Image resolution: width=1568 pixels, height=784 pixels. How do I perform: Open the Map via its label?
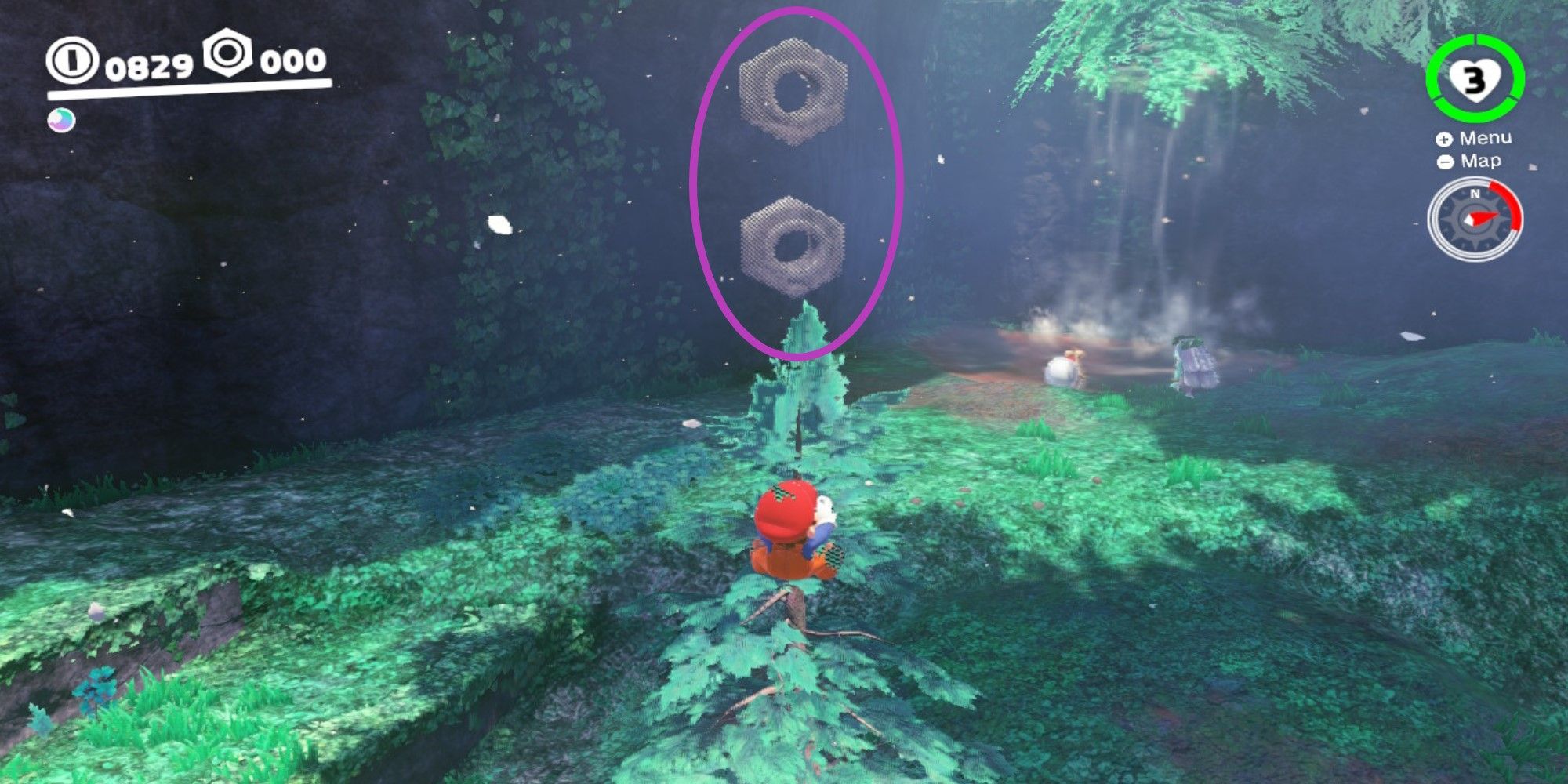coord(1482,161)
